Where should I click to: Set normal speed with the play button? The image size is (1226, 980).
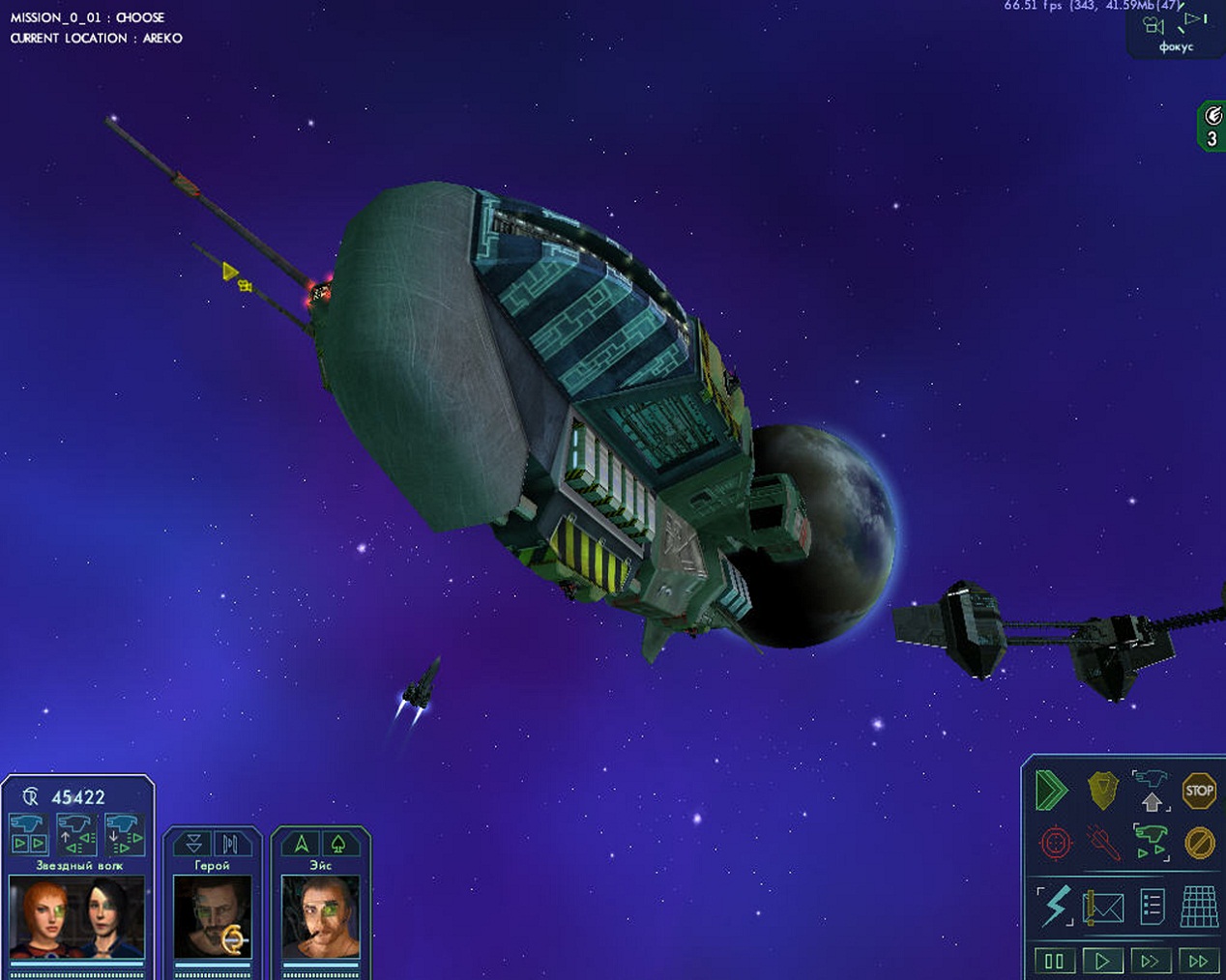pyautogui.click(x=1102, y=961)
